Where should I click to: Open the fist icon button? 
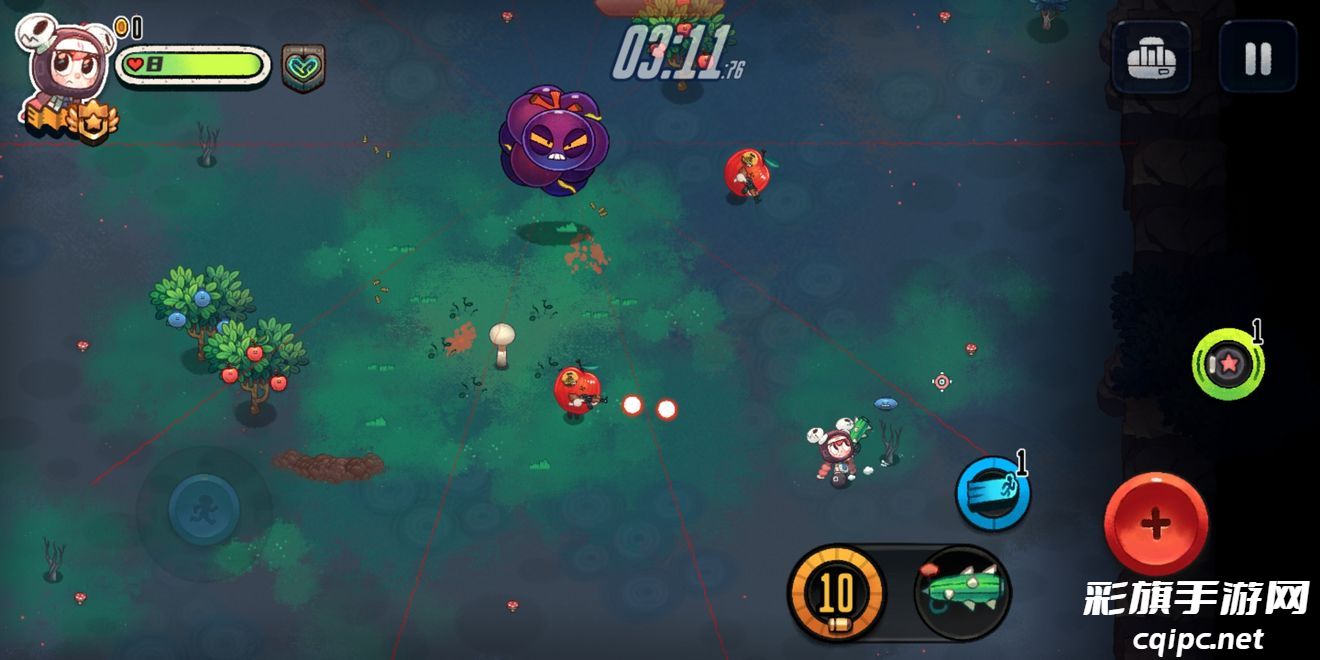click(1151, 58)
